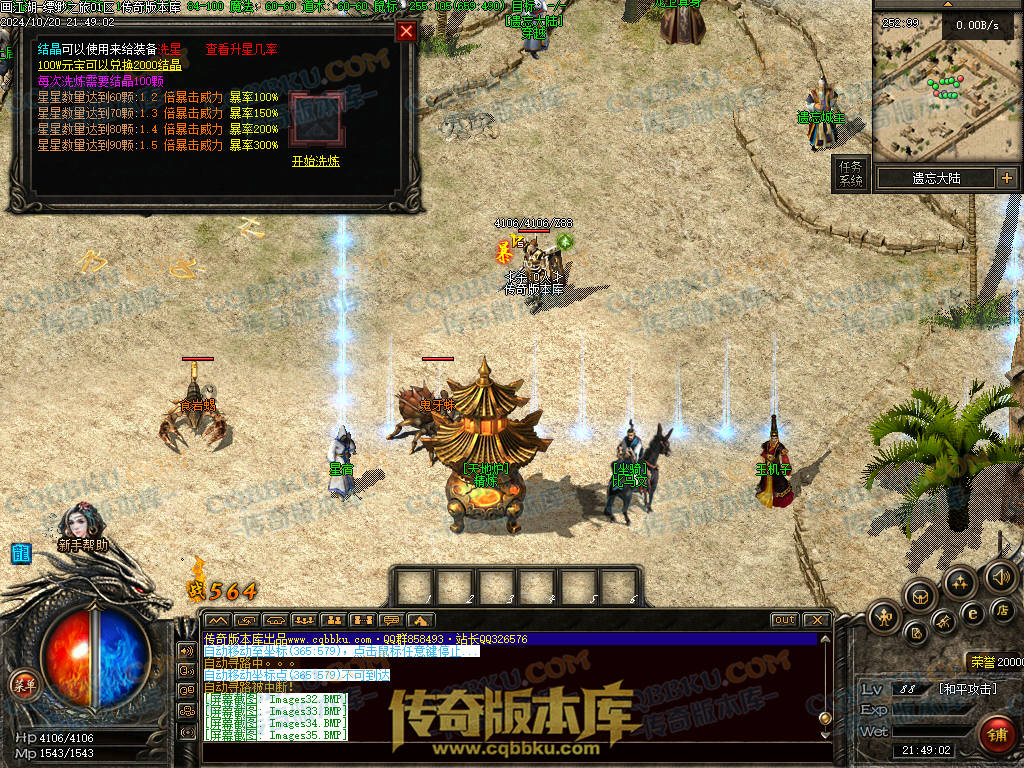Click the chat window 'out' button

(784, 620)
